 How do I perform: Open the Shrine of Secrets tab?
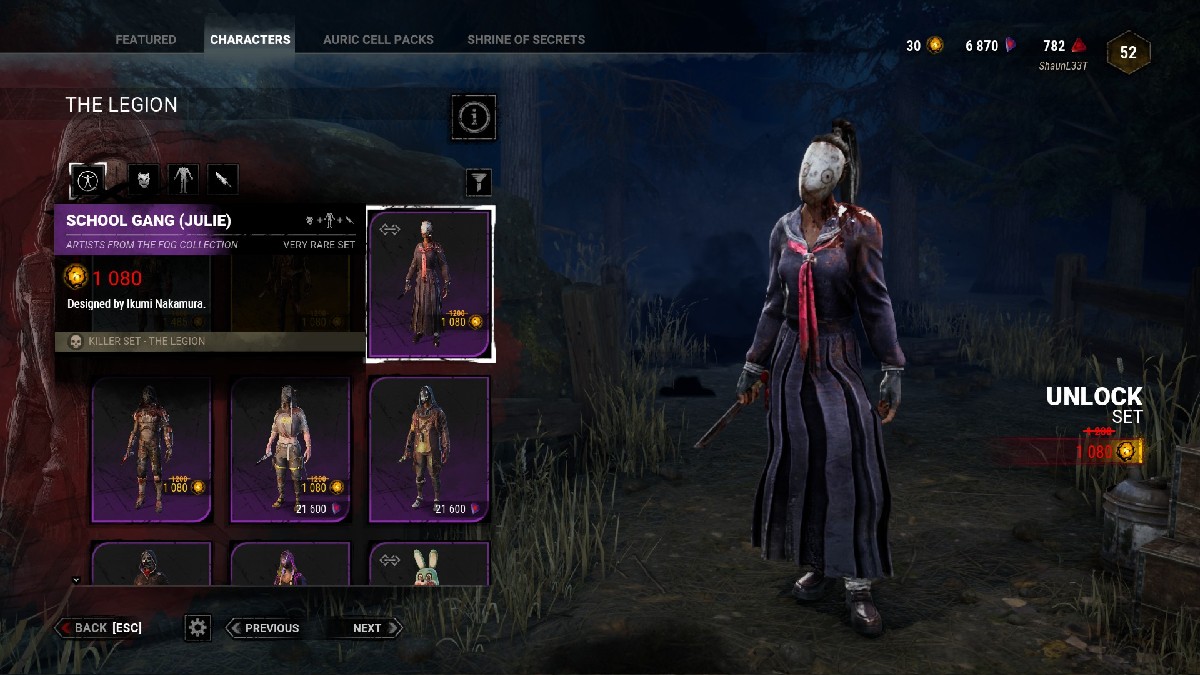[526, 40]
